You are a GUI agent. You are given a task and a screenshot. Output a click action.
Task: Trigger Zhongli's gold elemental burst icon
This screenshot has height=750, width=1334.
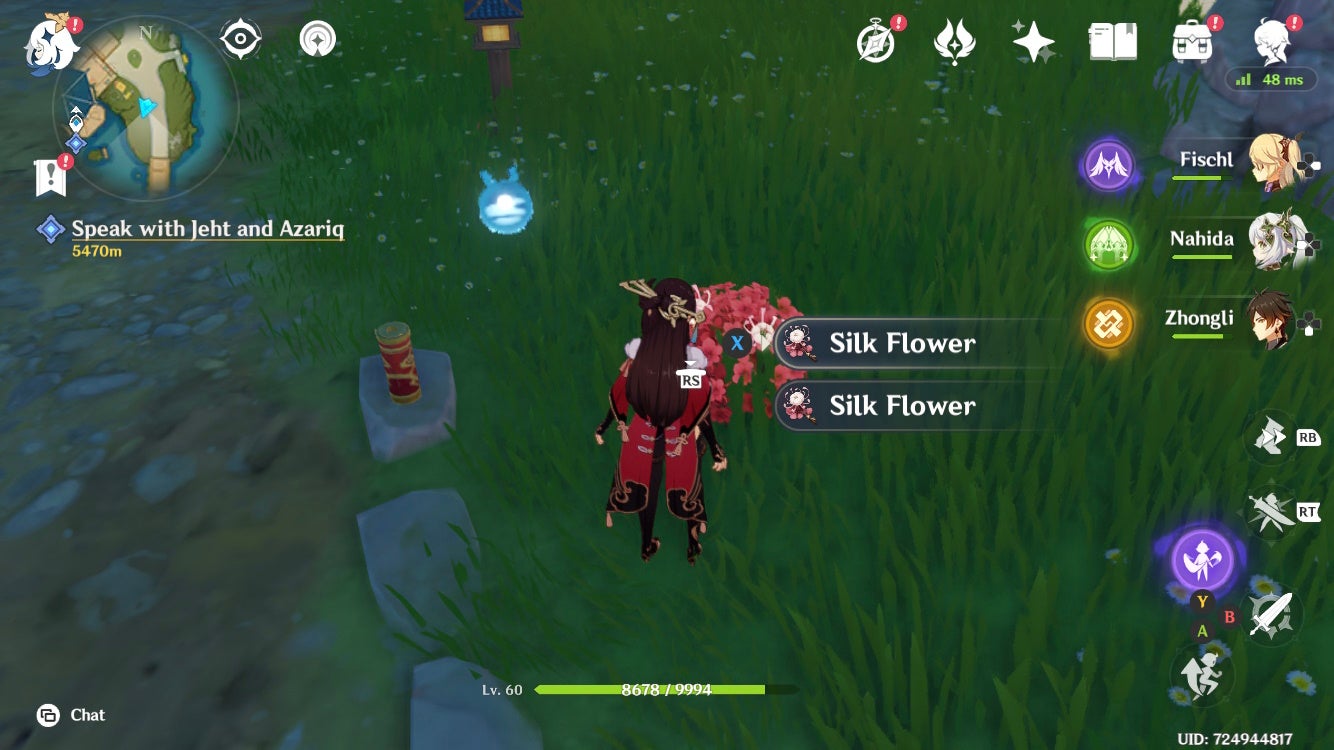[1108, 324]
